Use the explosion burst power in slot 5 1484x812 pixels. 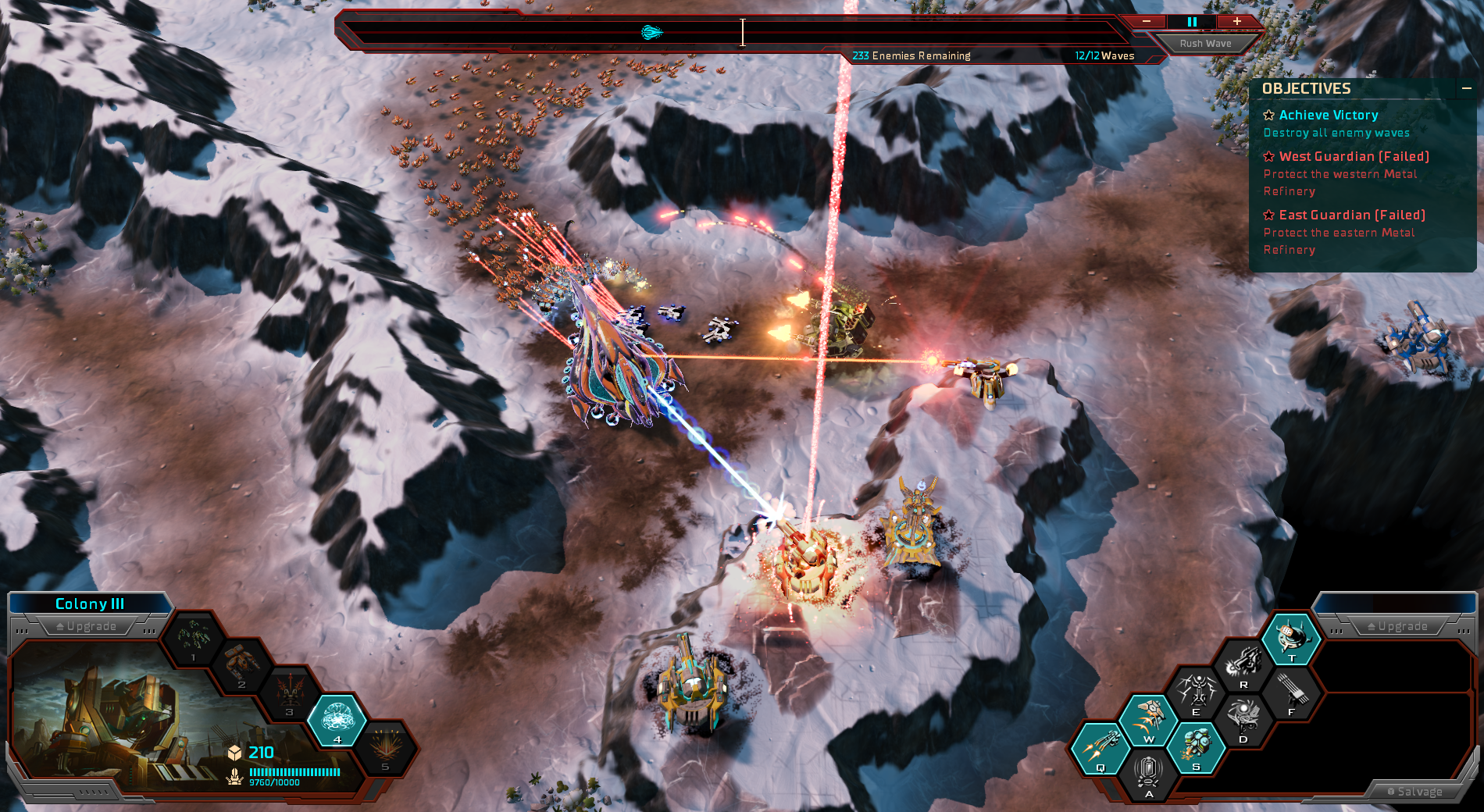click(385, 746)
